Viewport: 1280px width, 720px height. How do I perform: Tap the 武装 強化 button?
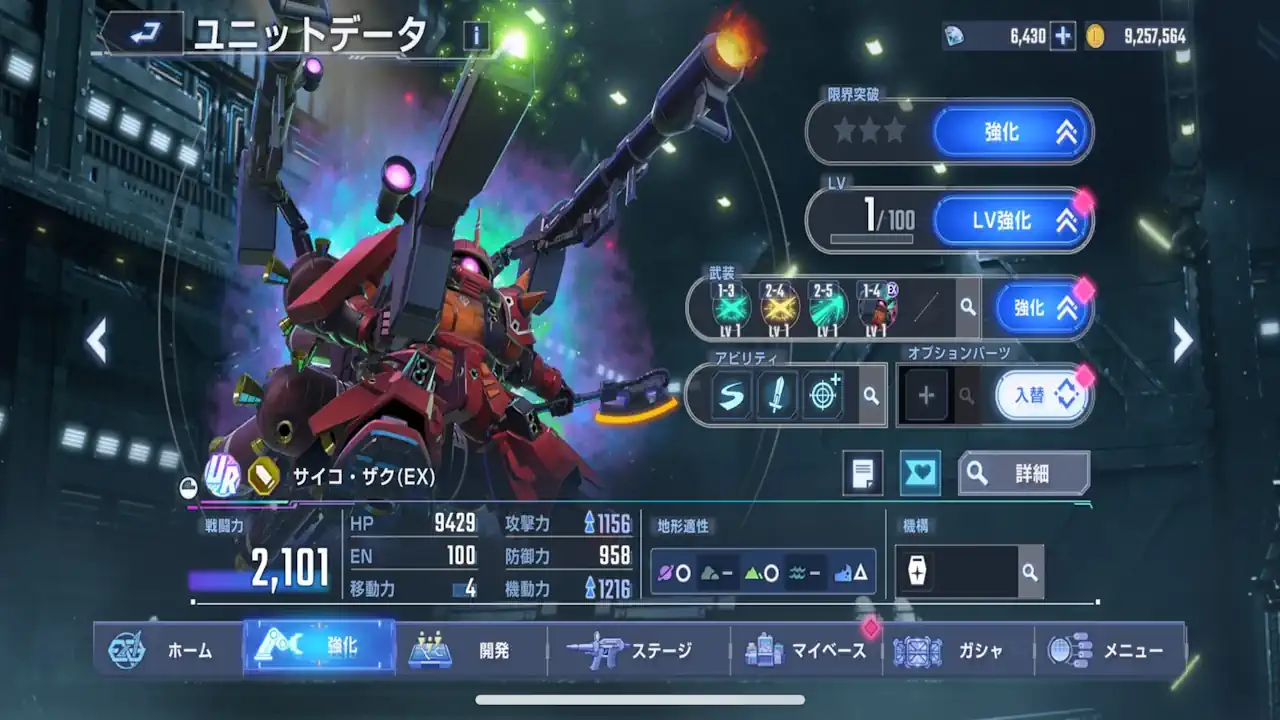(x=1040, y=308)
